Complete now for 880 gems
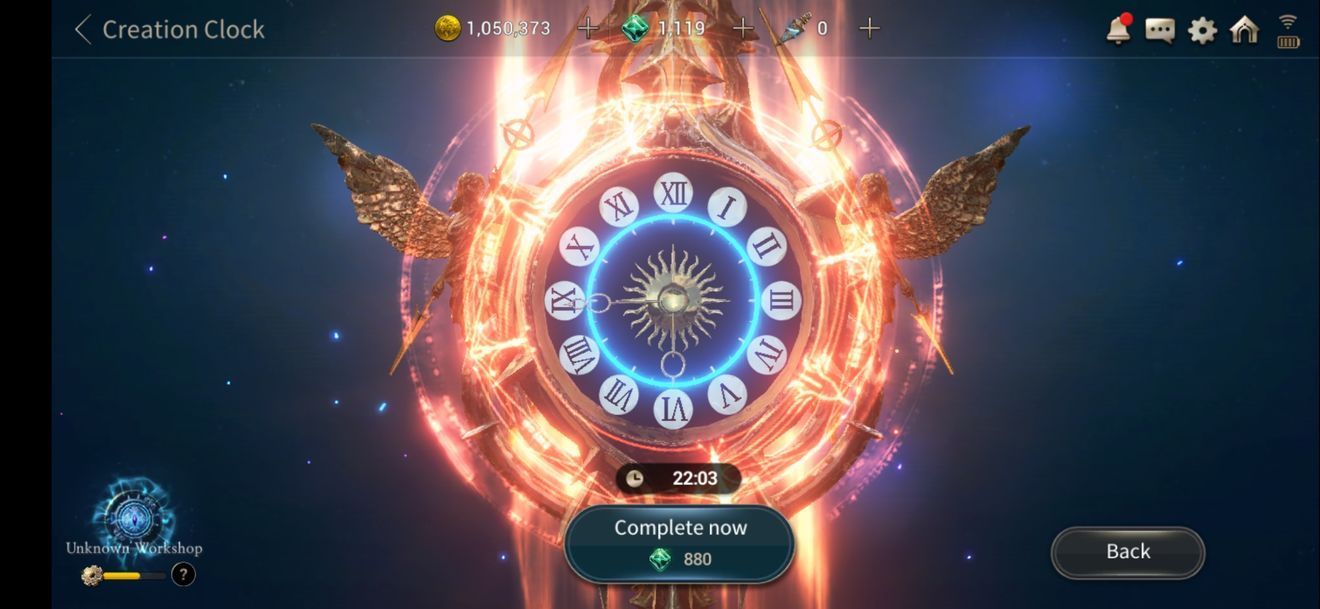The width and height of the screenshot is (1320, 609). (679, 543)
